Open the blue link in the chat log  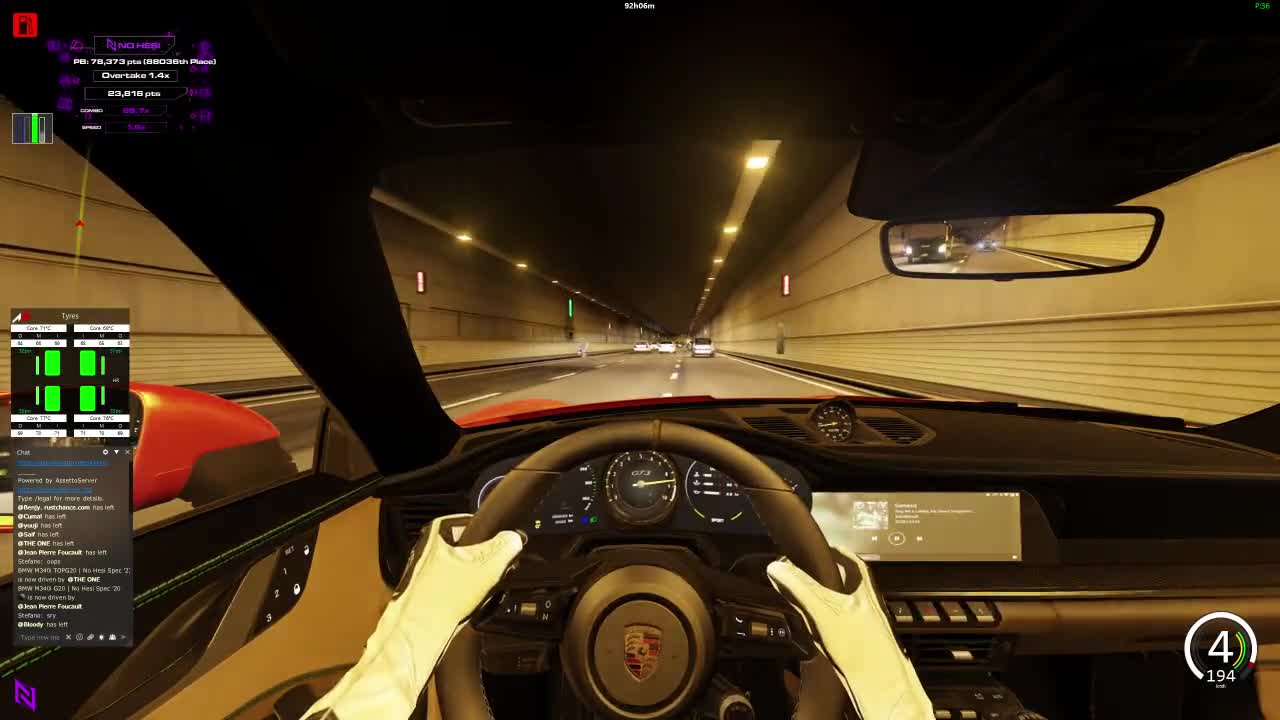62,463
